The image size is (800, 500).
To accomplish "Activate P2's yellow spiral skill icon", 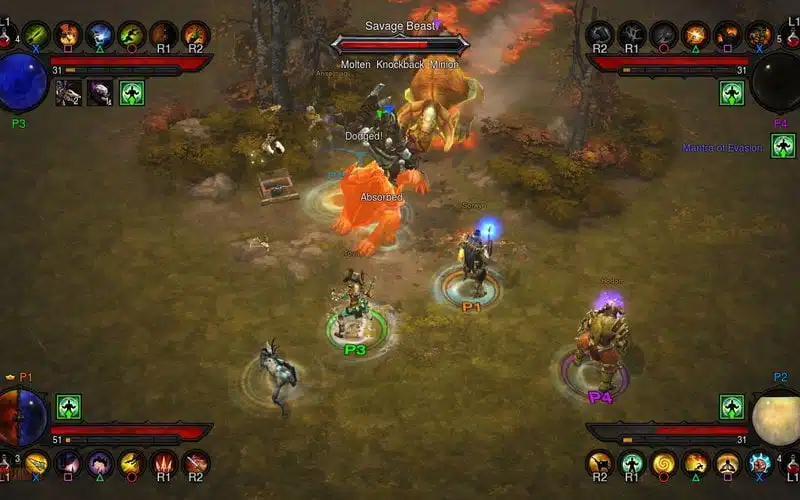I will pyautogui.click(x=663, y=463).
